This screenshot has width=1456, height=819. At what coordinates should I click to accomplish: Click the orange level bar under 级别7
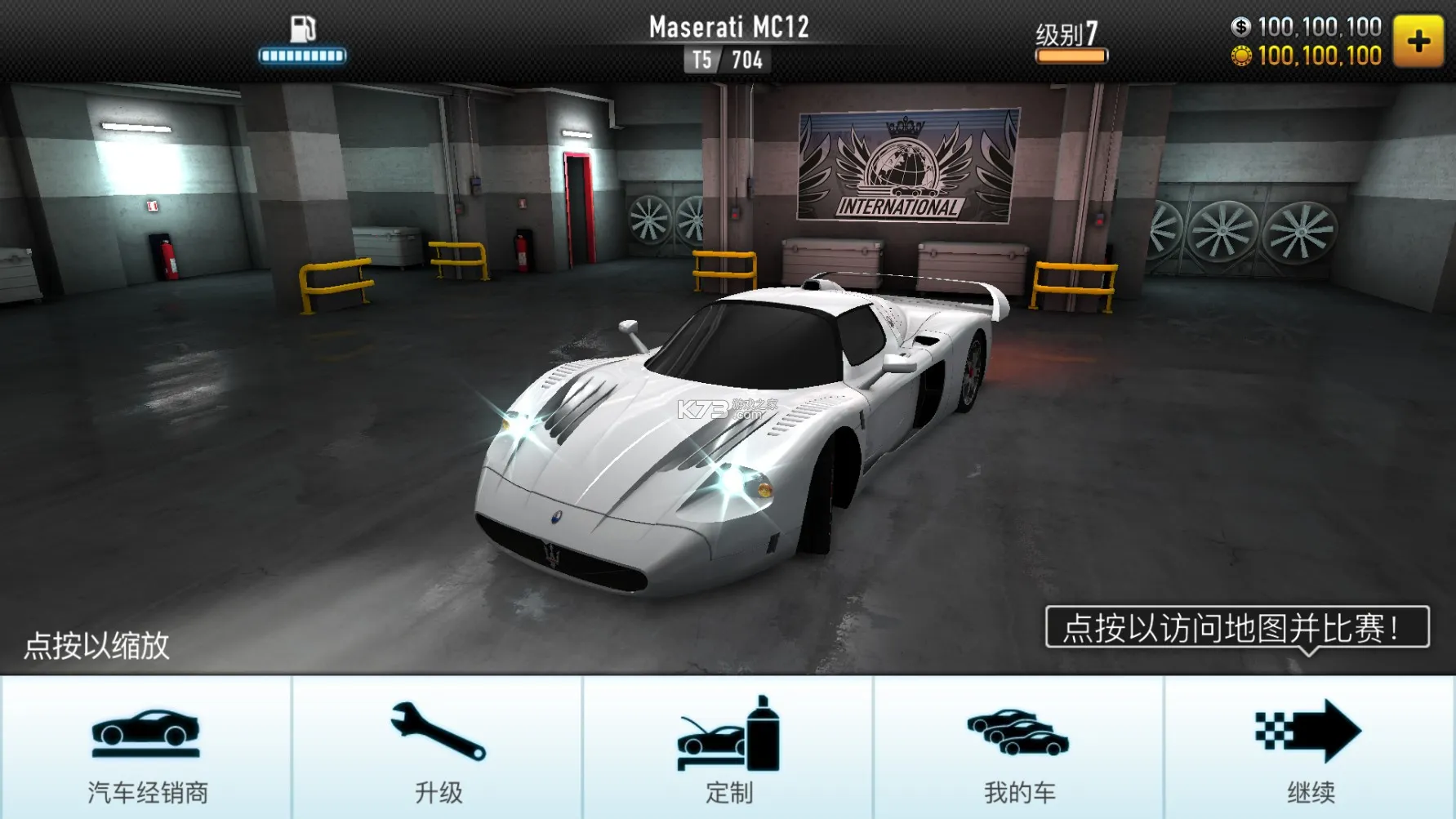coord(1071,56)
